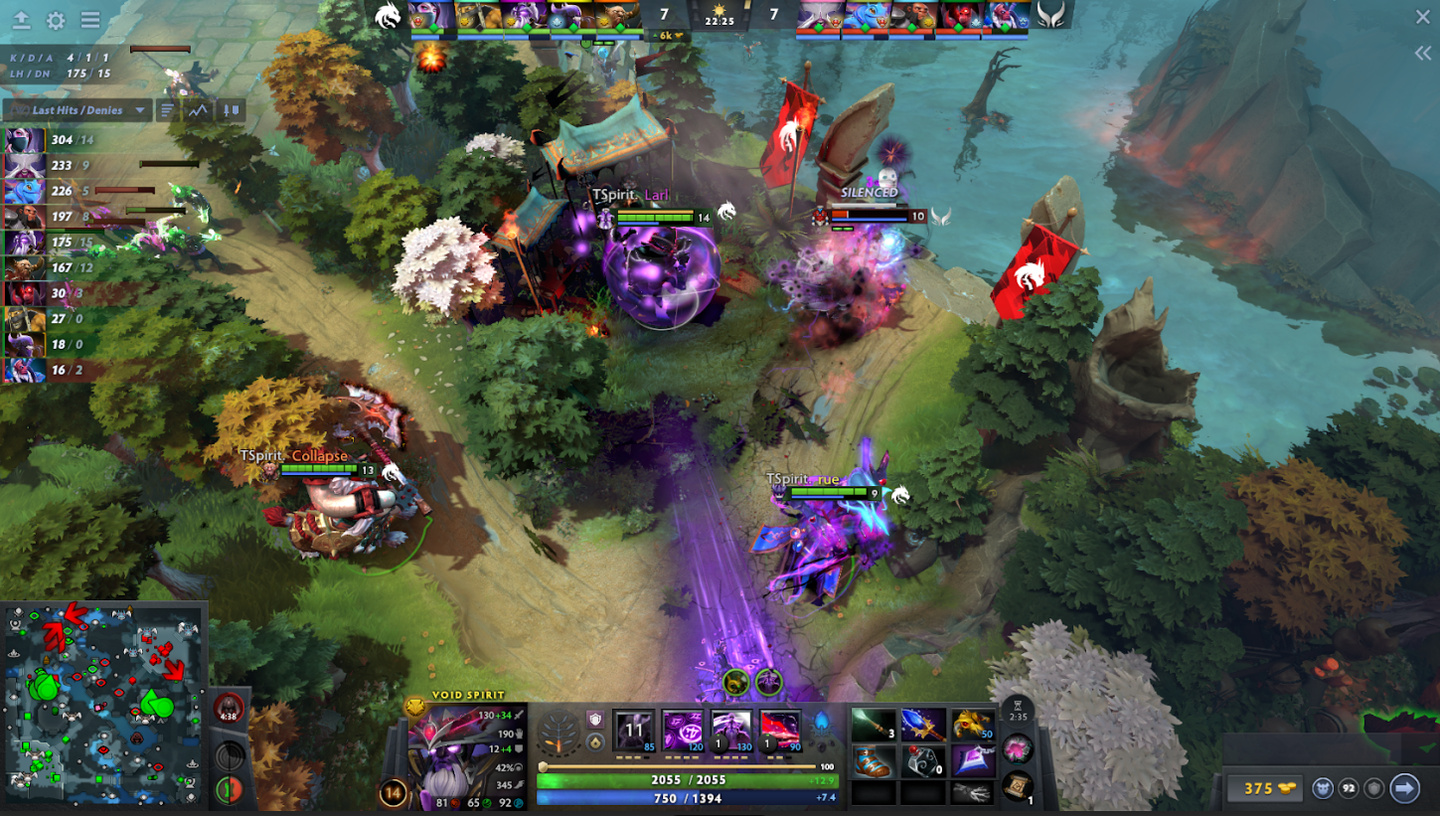Activate the Aether Remnant ability on cooldown
This screenshot has width=1440, height=816.
[x=634, y=730]
